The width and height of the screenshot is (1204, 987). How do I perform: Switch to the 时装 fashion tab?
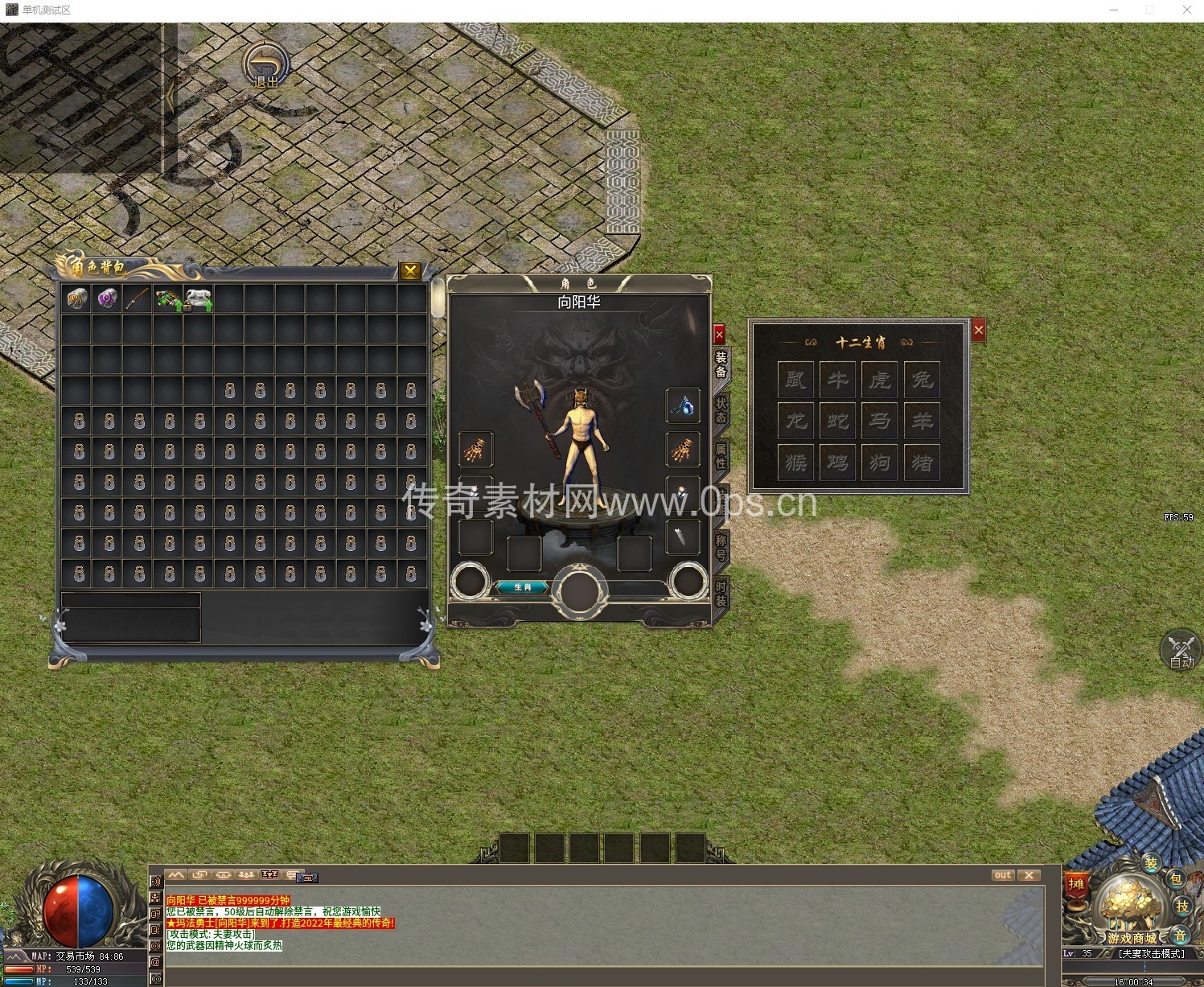point(721,594)
